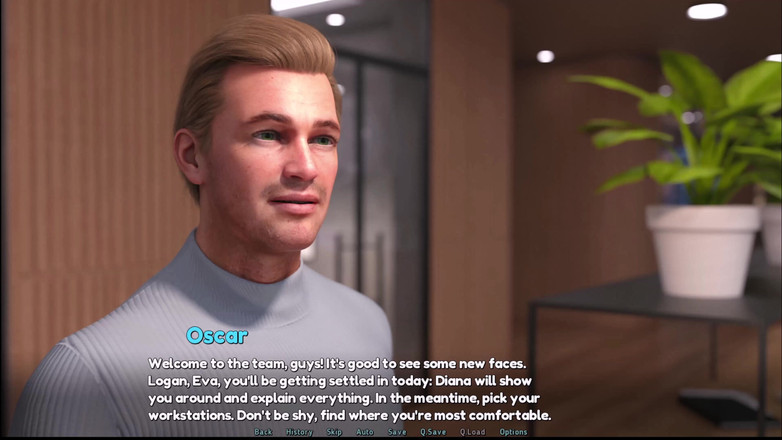Screen dimensions: 782x440
Task: Quick load with Q.Load
Action: click(472, 432)
